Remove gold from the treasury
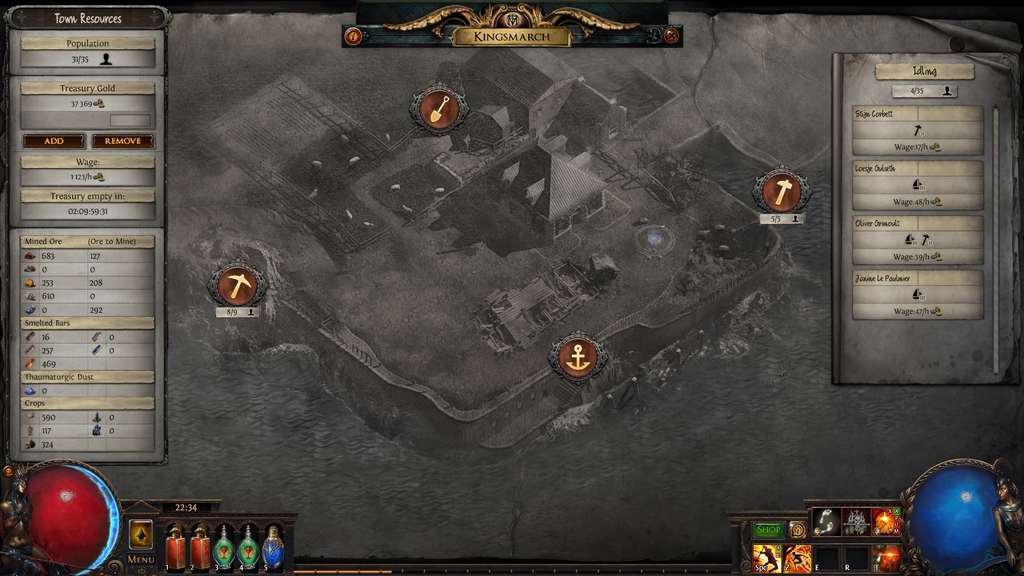This screenshot has width=1024, height=576. click(123, 141)
